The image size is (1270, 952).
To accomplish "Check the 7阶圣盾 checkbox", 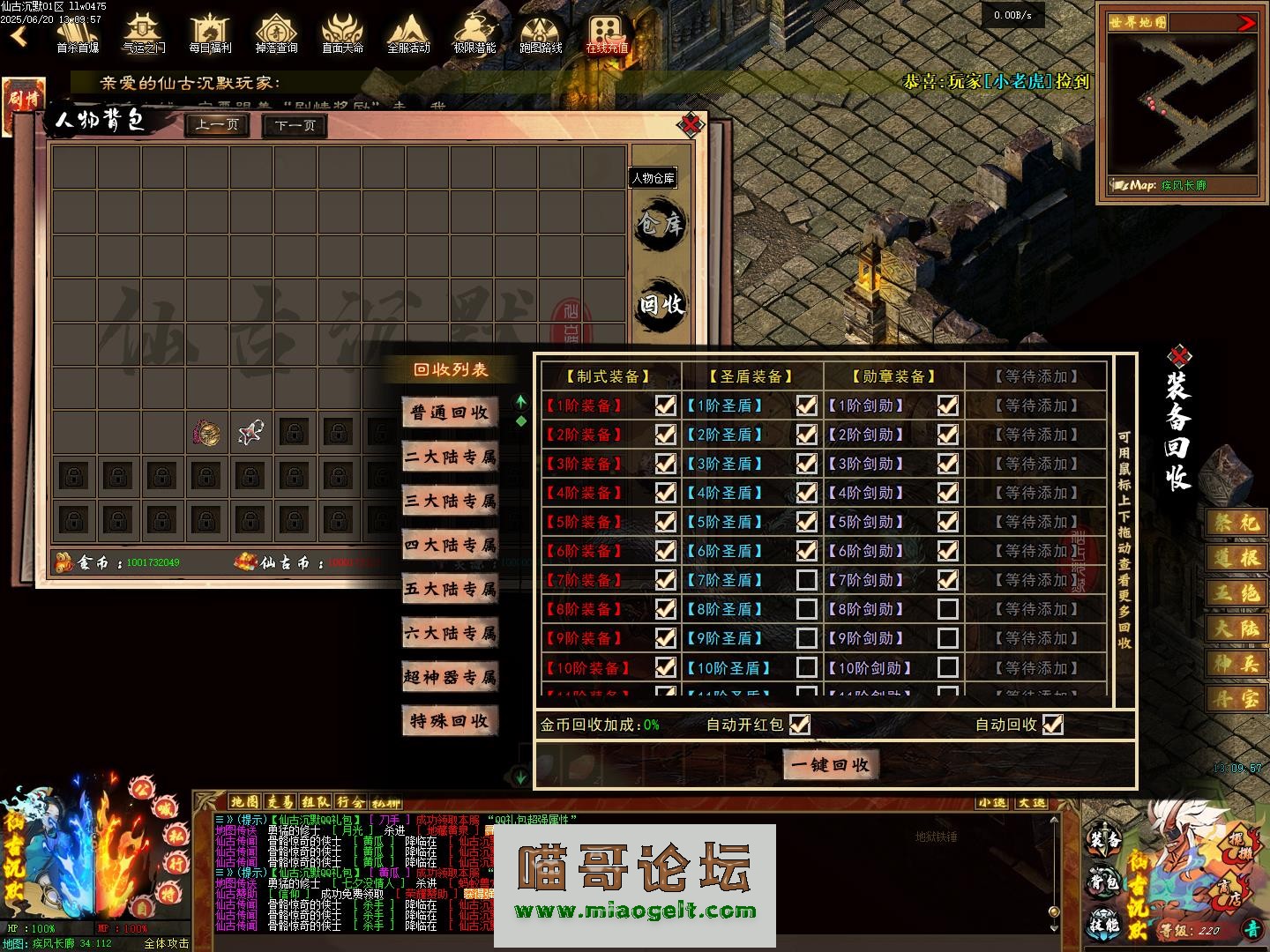I will 806,580.
